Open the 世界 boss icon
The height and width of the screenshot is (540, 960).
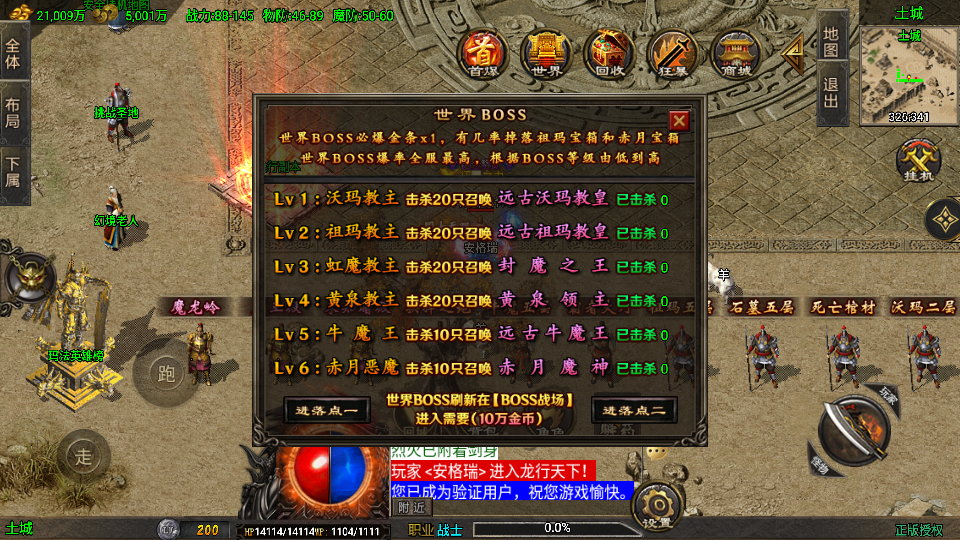coord(546,53)
